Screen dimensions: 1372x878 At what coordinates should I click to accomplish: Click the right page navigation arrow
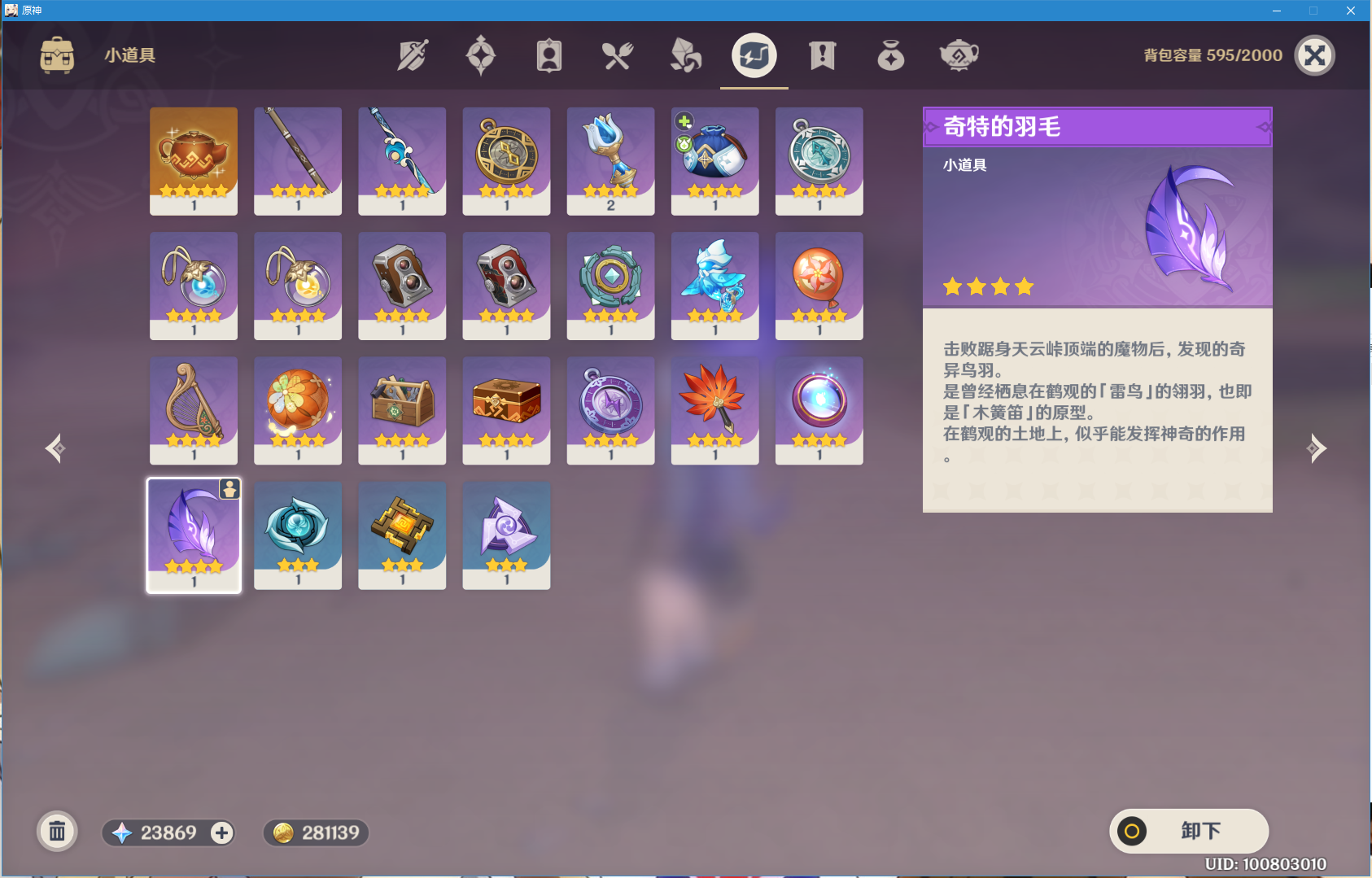click(1318, 448)
